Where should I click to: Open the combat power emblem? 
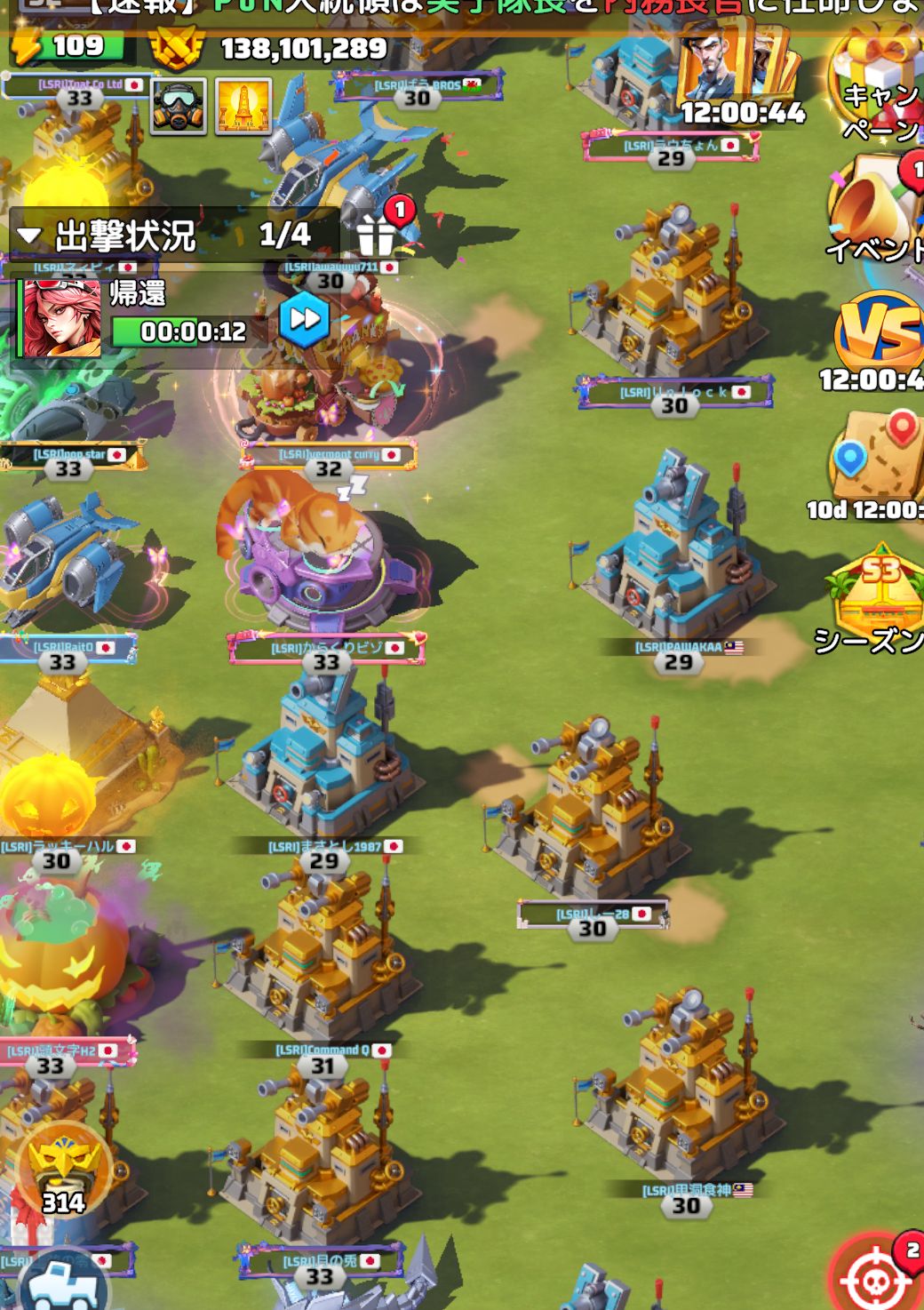[x=176, y=47]
